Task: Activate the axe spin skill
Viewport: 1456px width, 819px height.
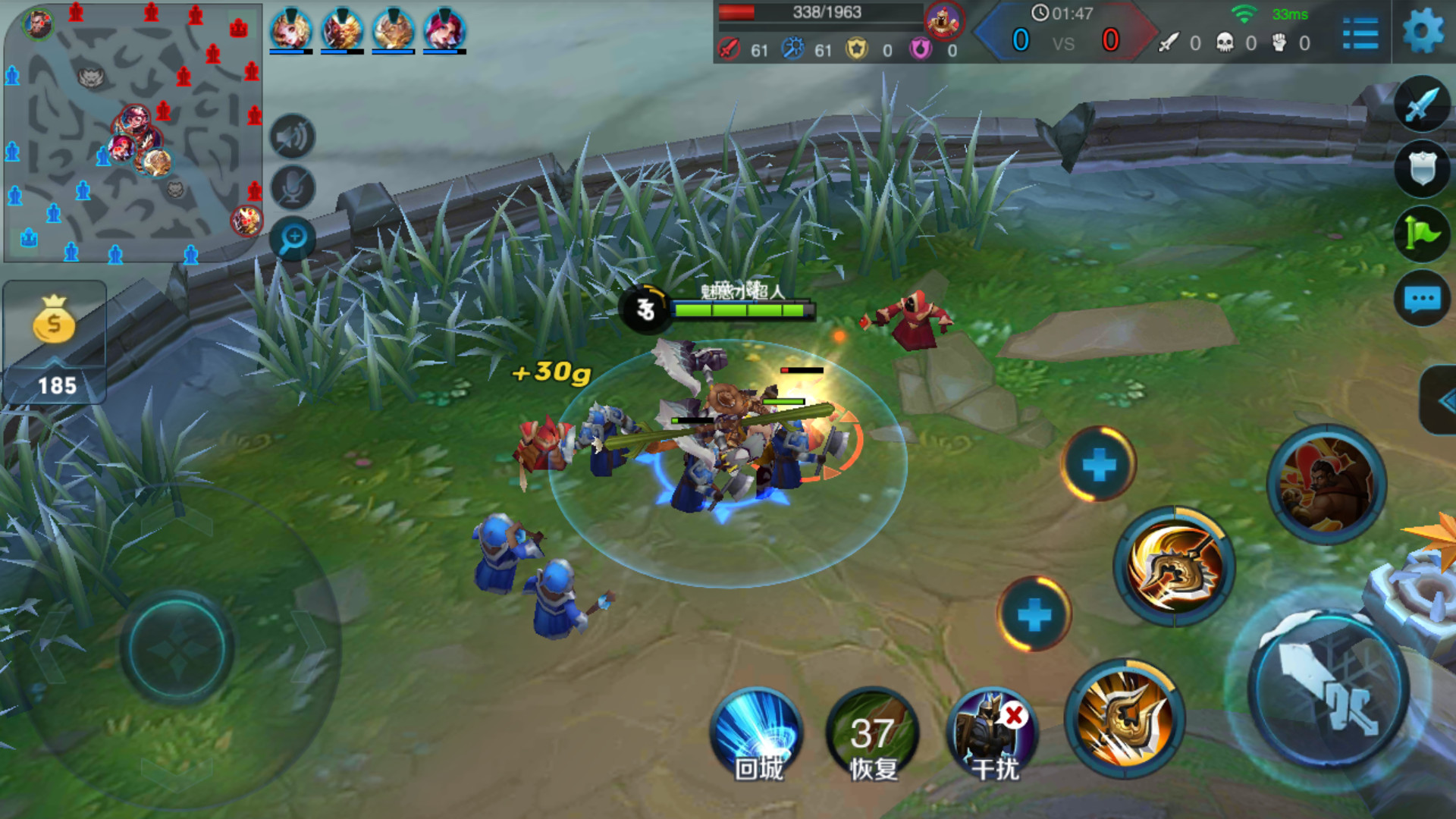Action: coord(1125,718)
